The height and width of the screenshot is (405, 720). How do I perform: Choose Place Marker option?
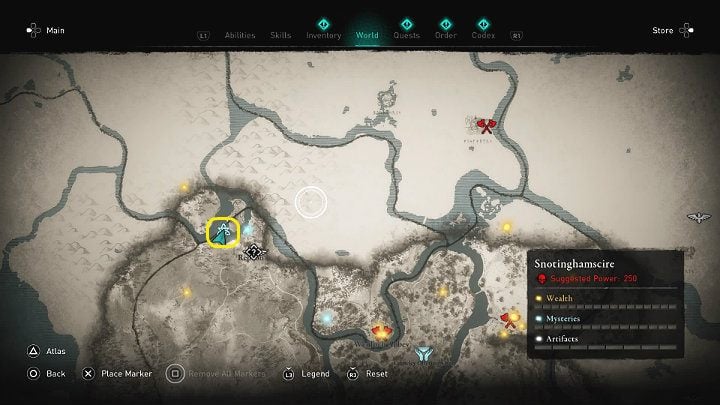(x=115, y=373)
